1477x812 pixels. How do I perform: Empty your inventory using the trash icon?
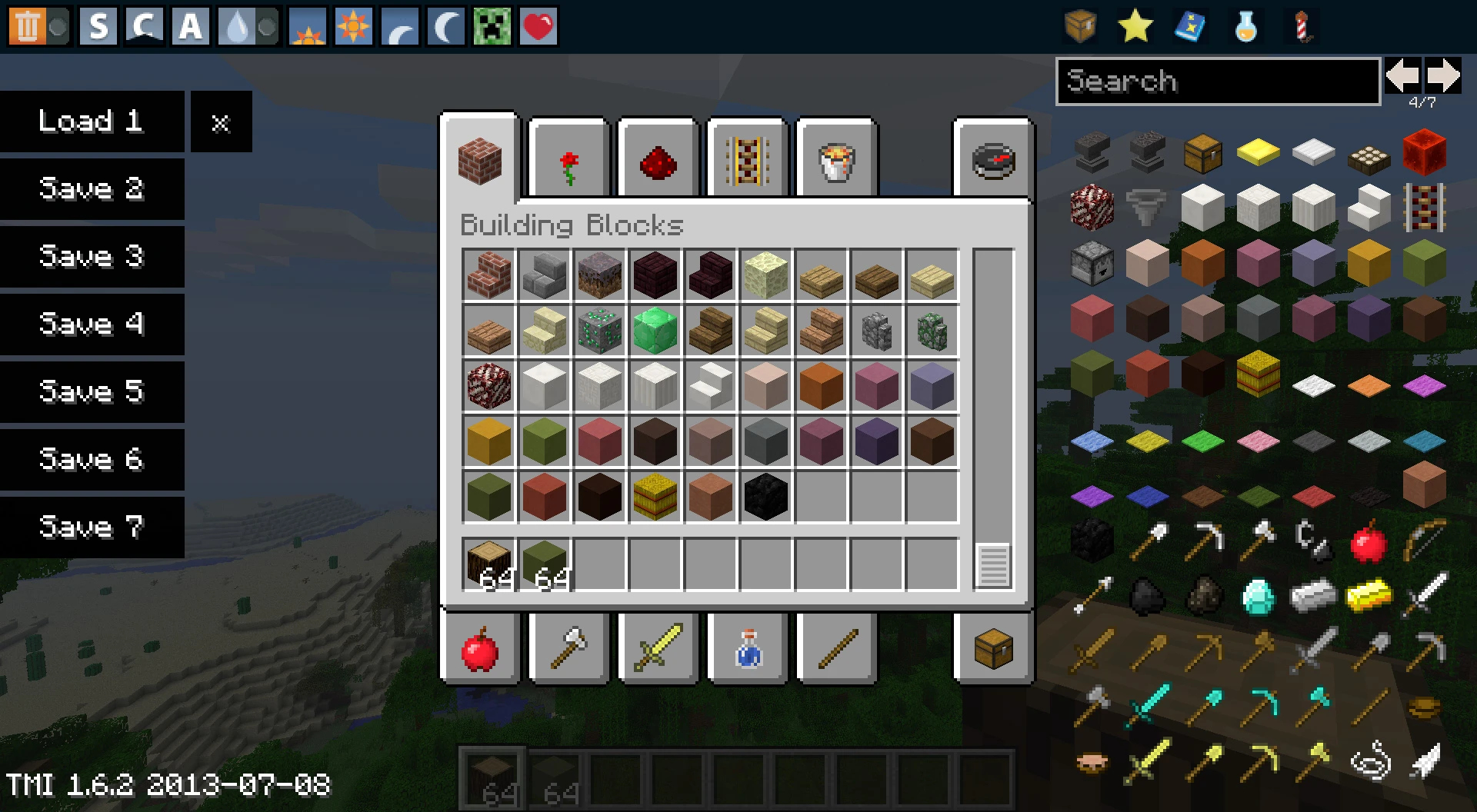[x=31, y=25]
